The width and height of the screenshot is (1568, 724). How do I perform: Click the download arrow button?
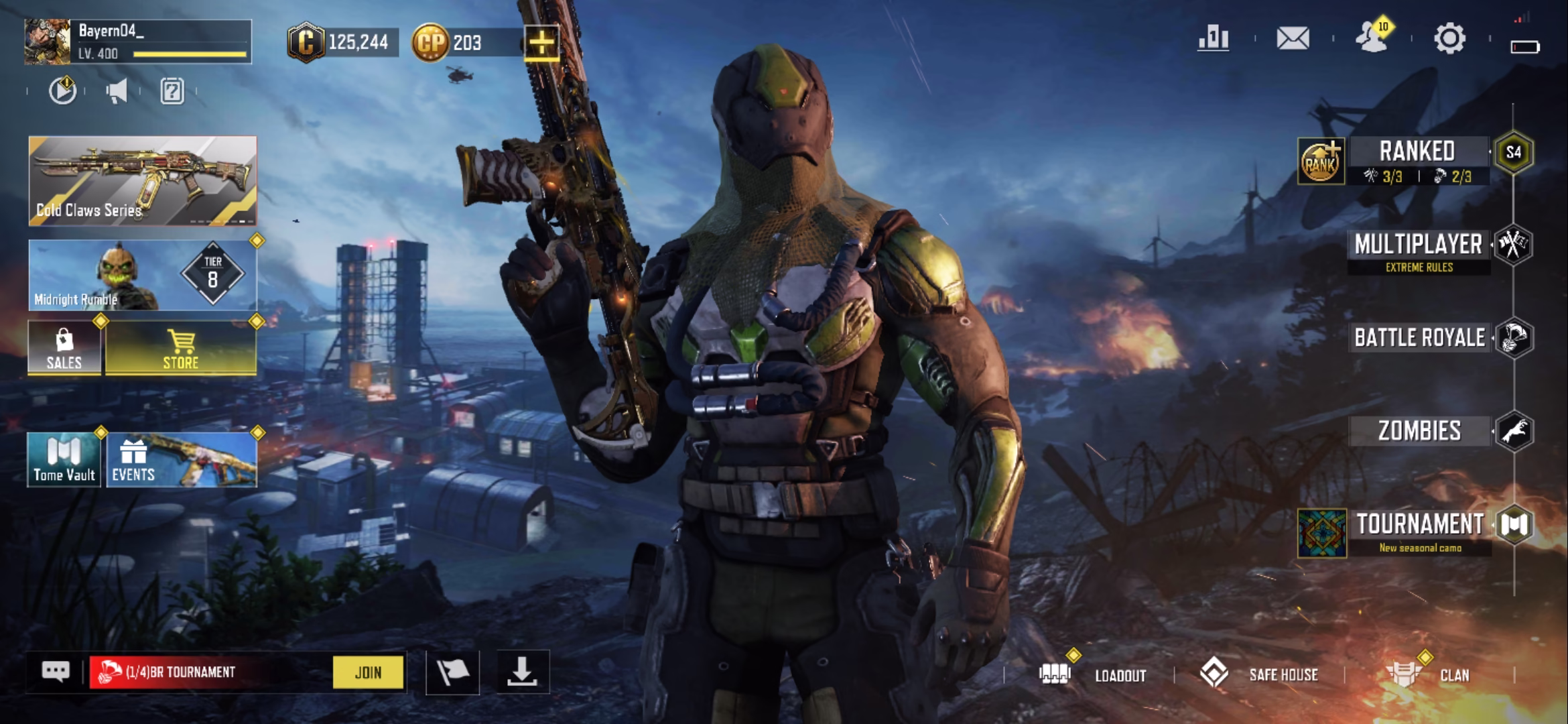[x=522, y=672]
